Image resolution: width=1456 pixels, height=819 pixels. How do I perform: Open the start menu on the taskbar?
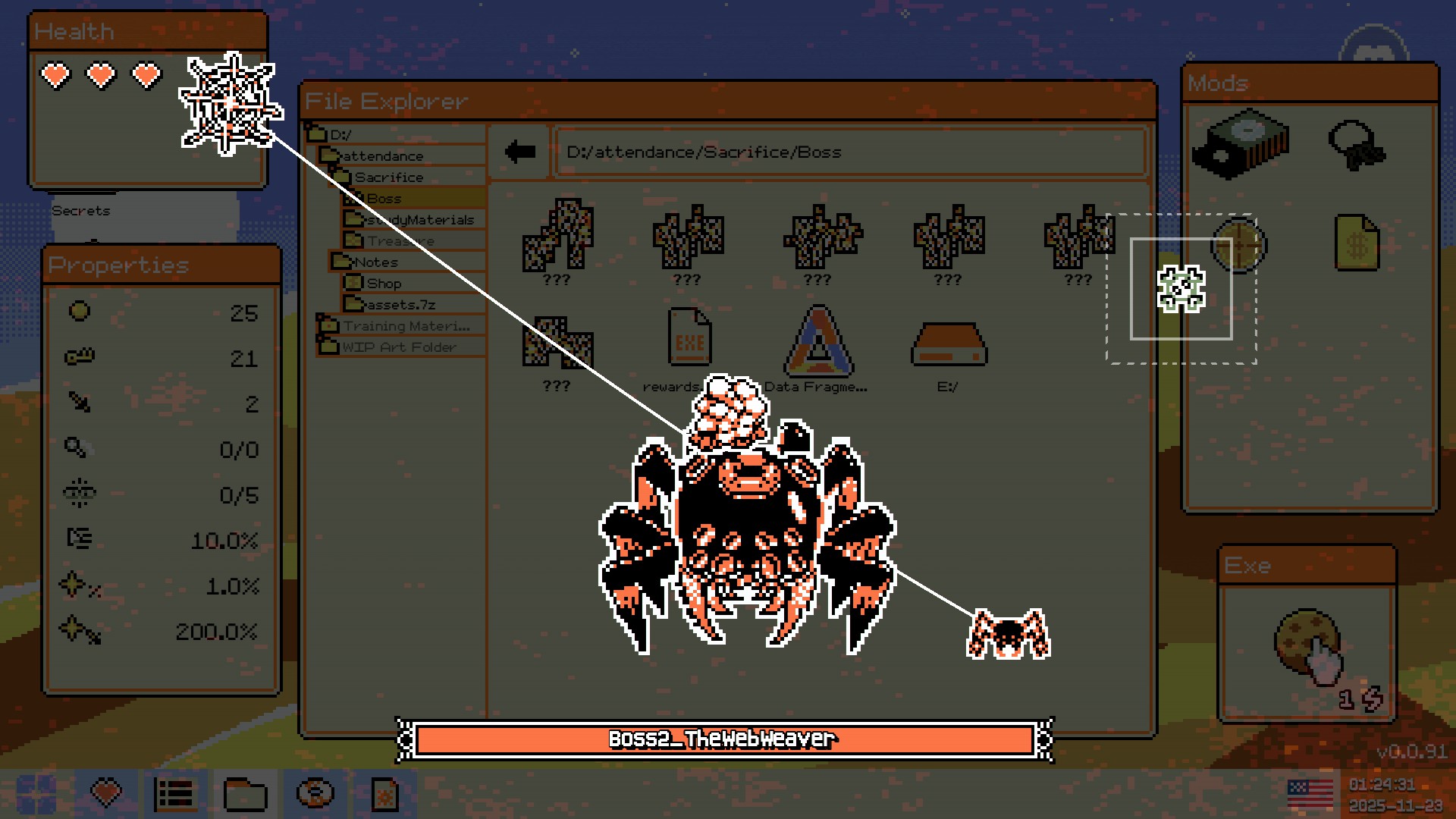[x=36, y=794]
